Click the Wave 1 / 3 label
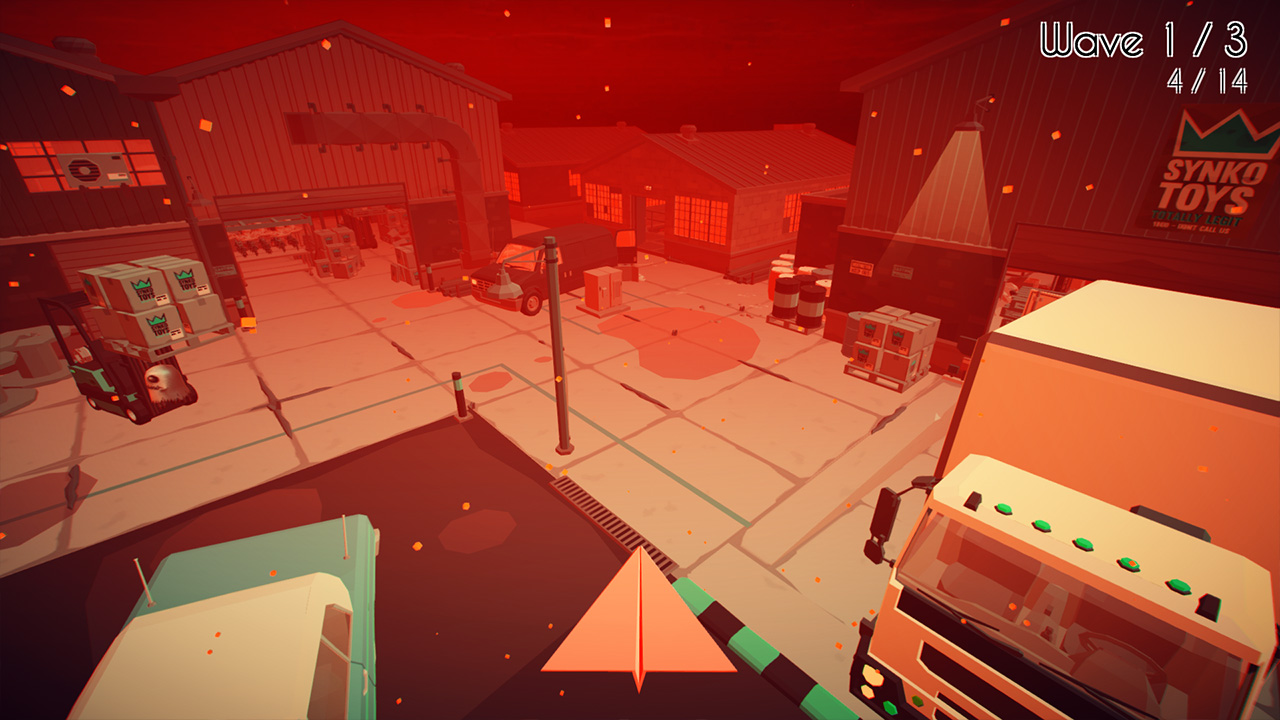The image size is (1280, 720). point(1140,40)
